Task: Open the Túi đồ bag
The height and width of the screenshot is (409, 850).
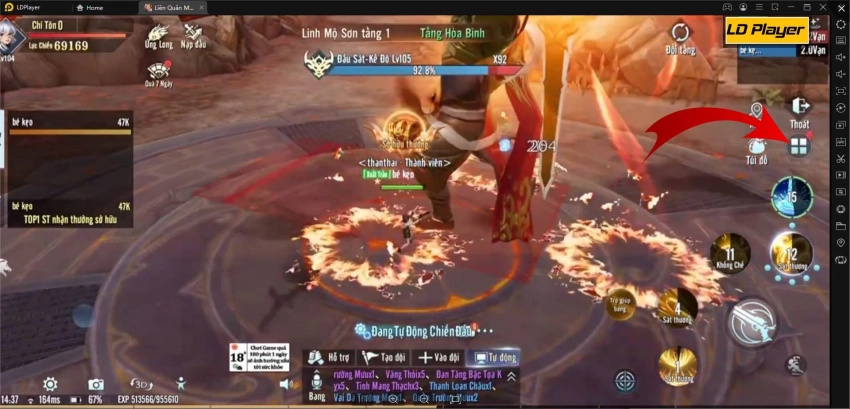Action: click(757, 147)
